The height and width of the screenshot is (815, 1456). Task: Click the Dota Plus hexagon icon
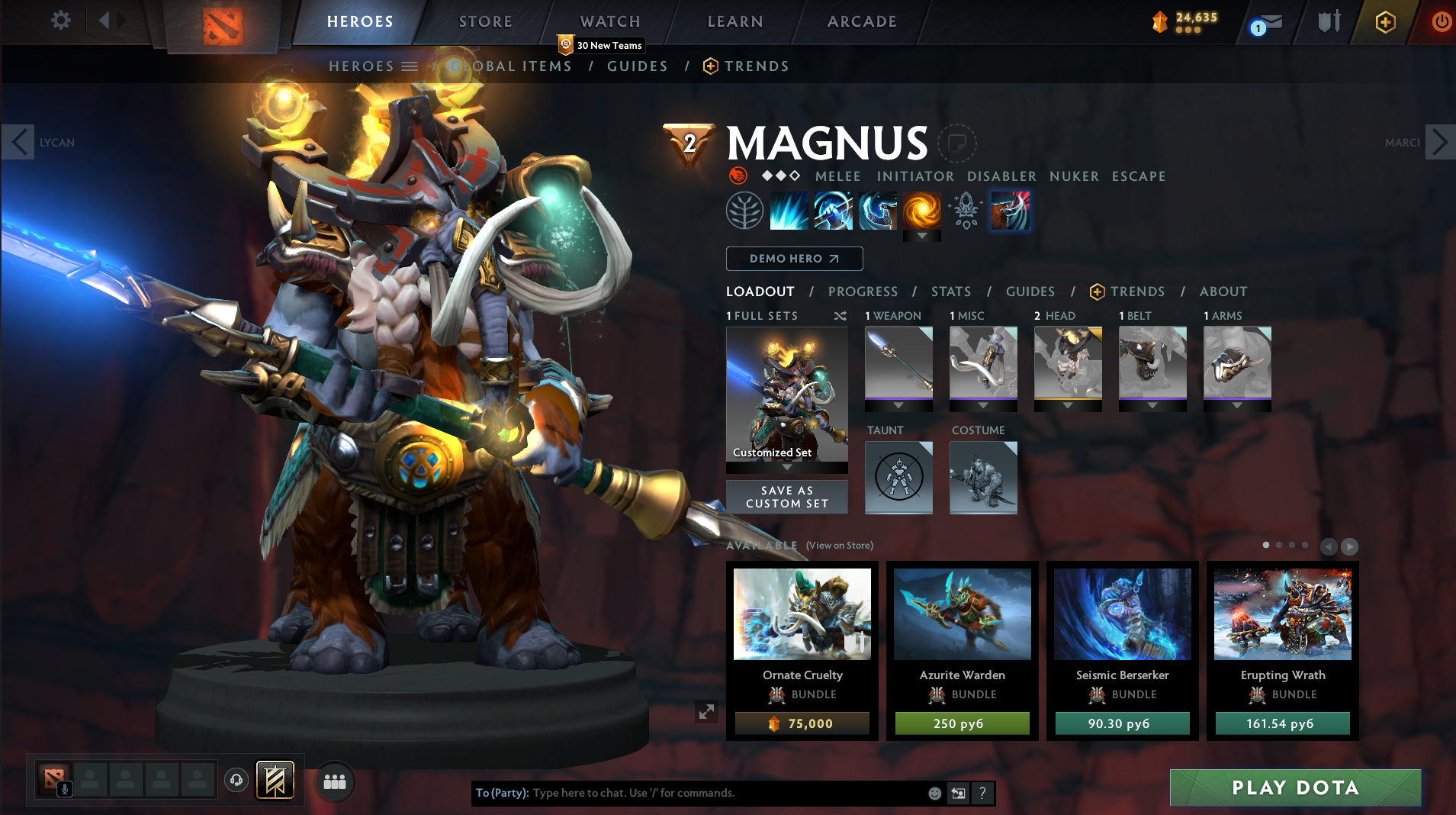(1384, 22)
